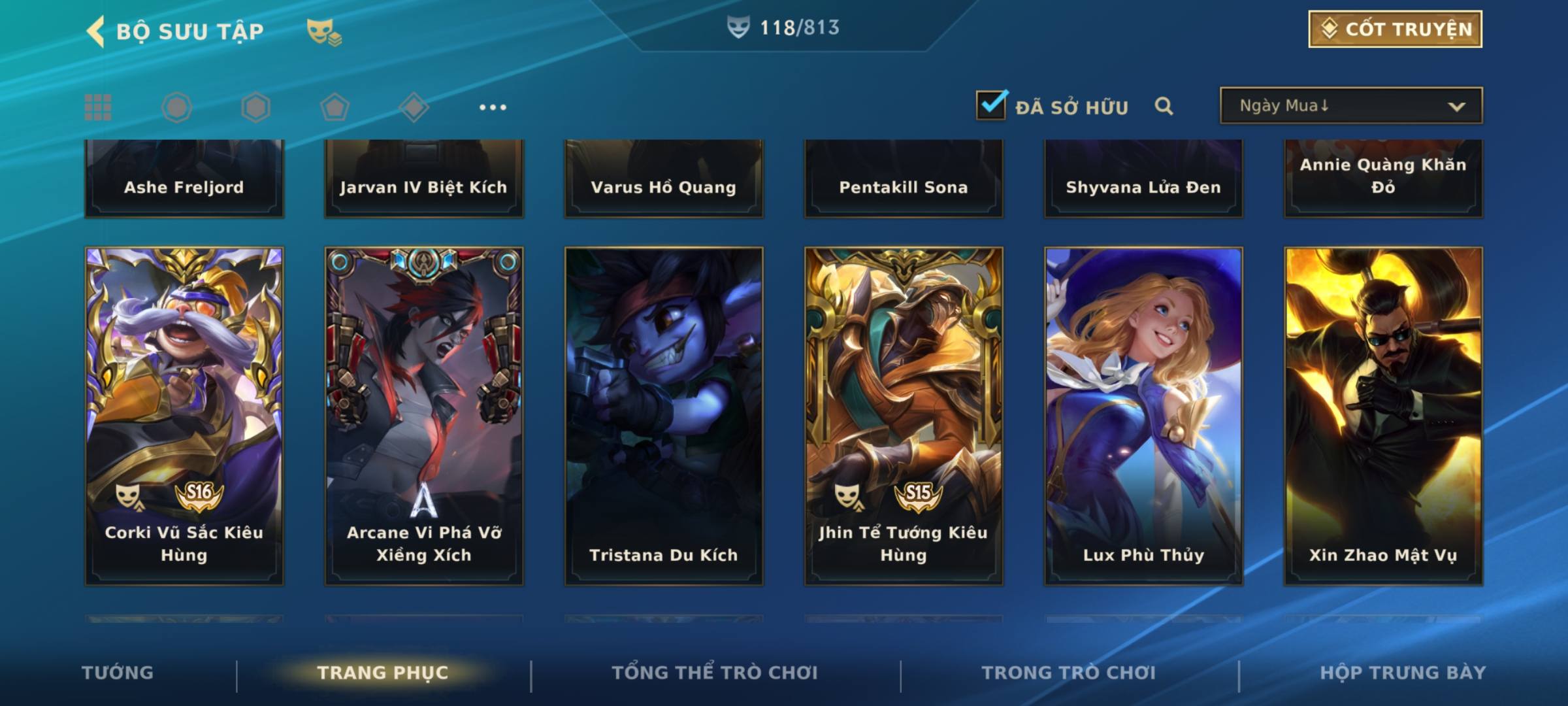Click the magnifying glass search icon
The height and width of the screenshot is (706, 1568).
coord(1164,106)
